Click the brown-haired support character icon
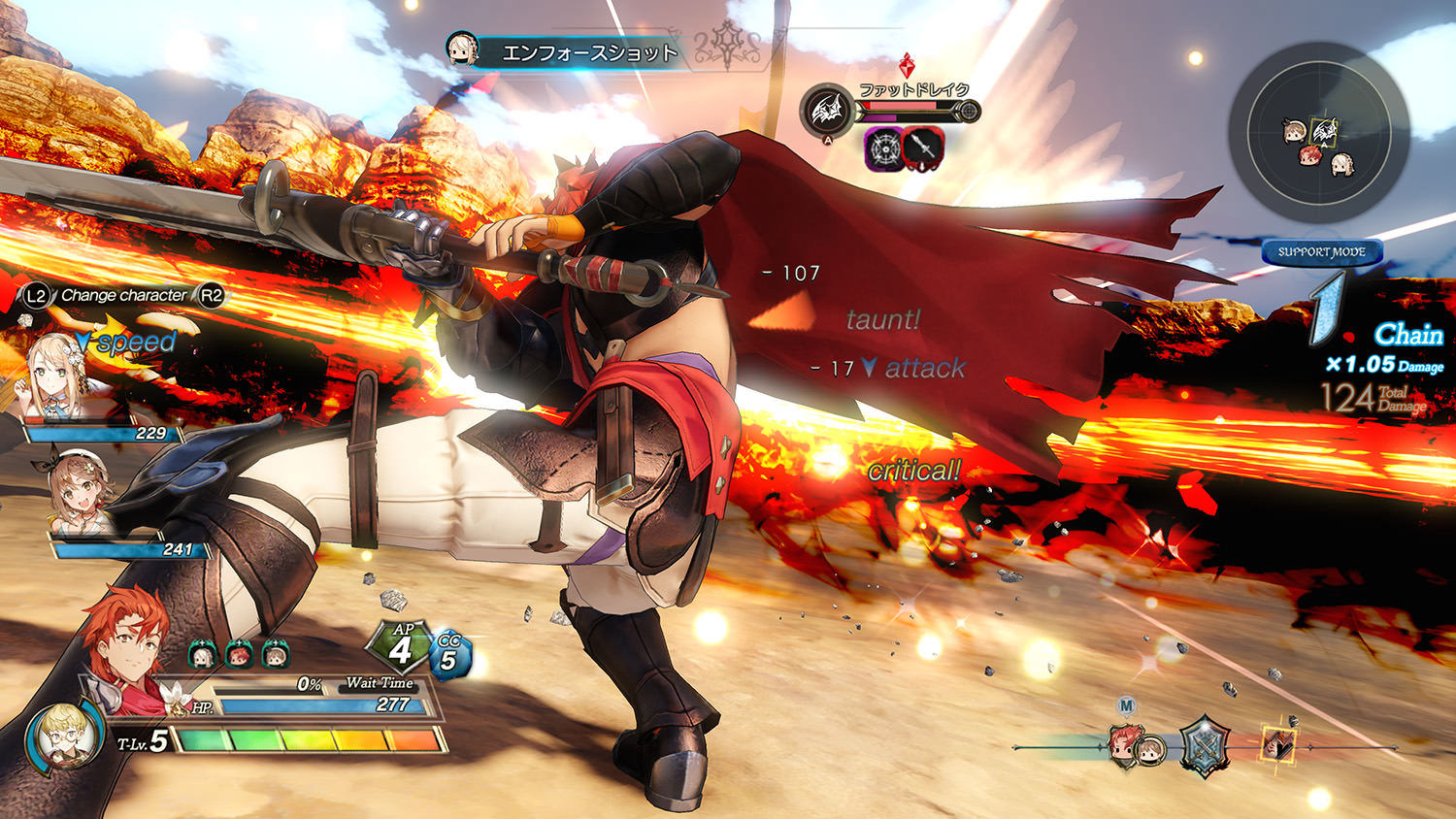Viewport: 1456px width, 819px height. coord(276,656)
